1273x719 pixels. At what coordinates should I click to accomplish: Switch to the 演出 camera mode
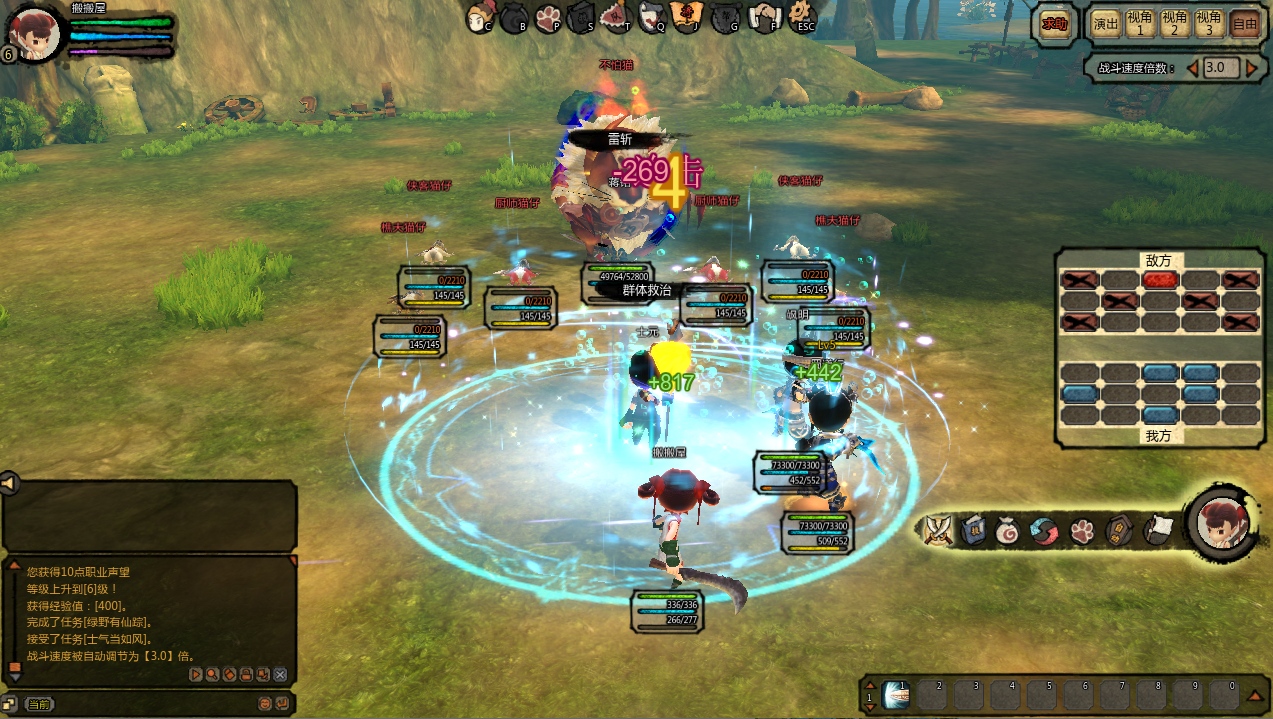pos(1106,24)
